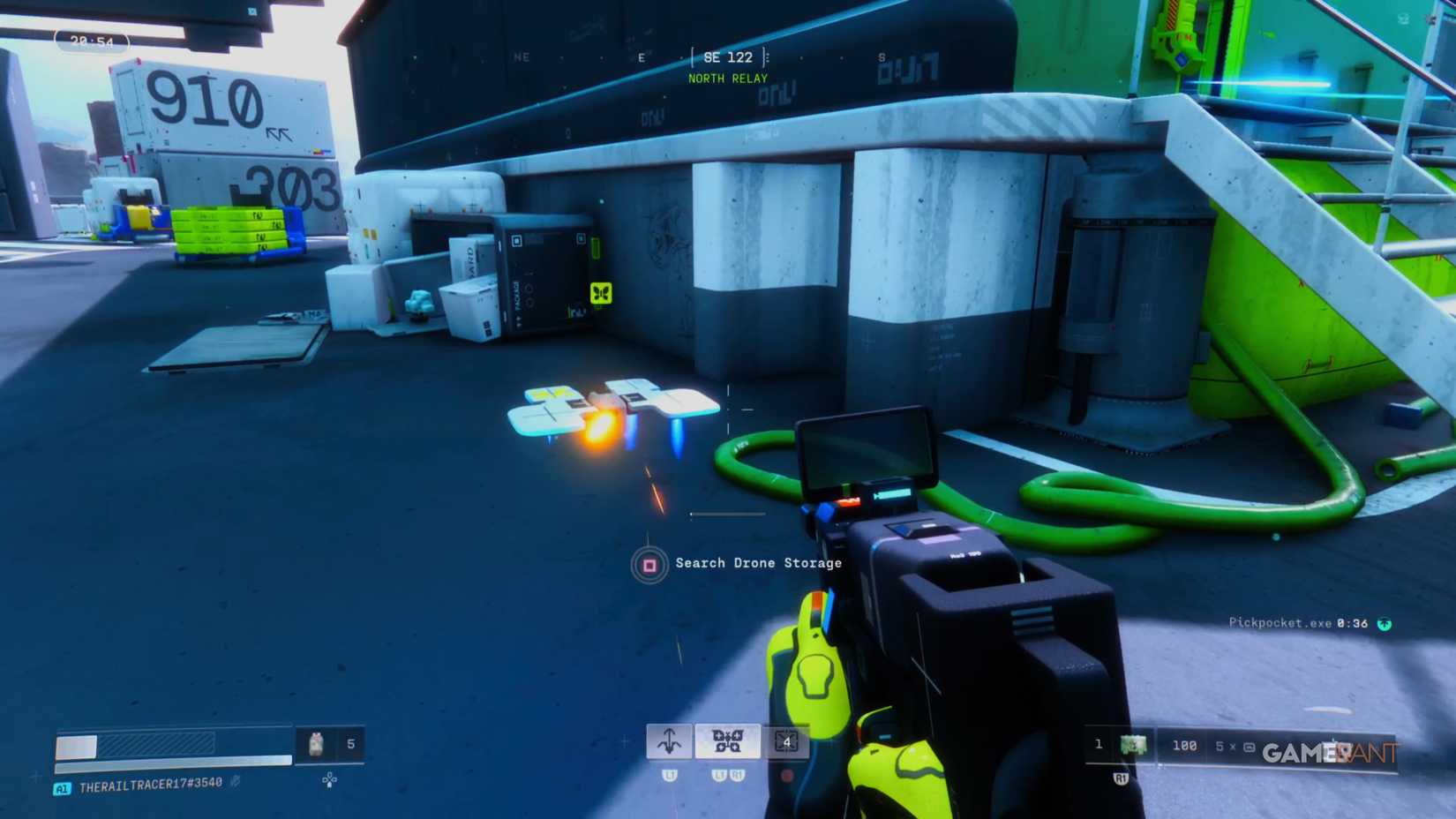Screen dimensions: 1456x819
Task: Expand the NORTH RELAY compass marker
Action: (727, 79)
